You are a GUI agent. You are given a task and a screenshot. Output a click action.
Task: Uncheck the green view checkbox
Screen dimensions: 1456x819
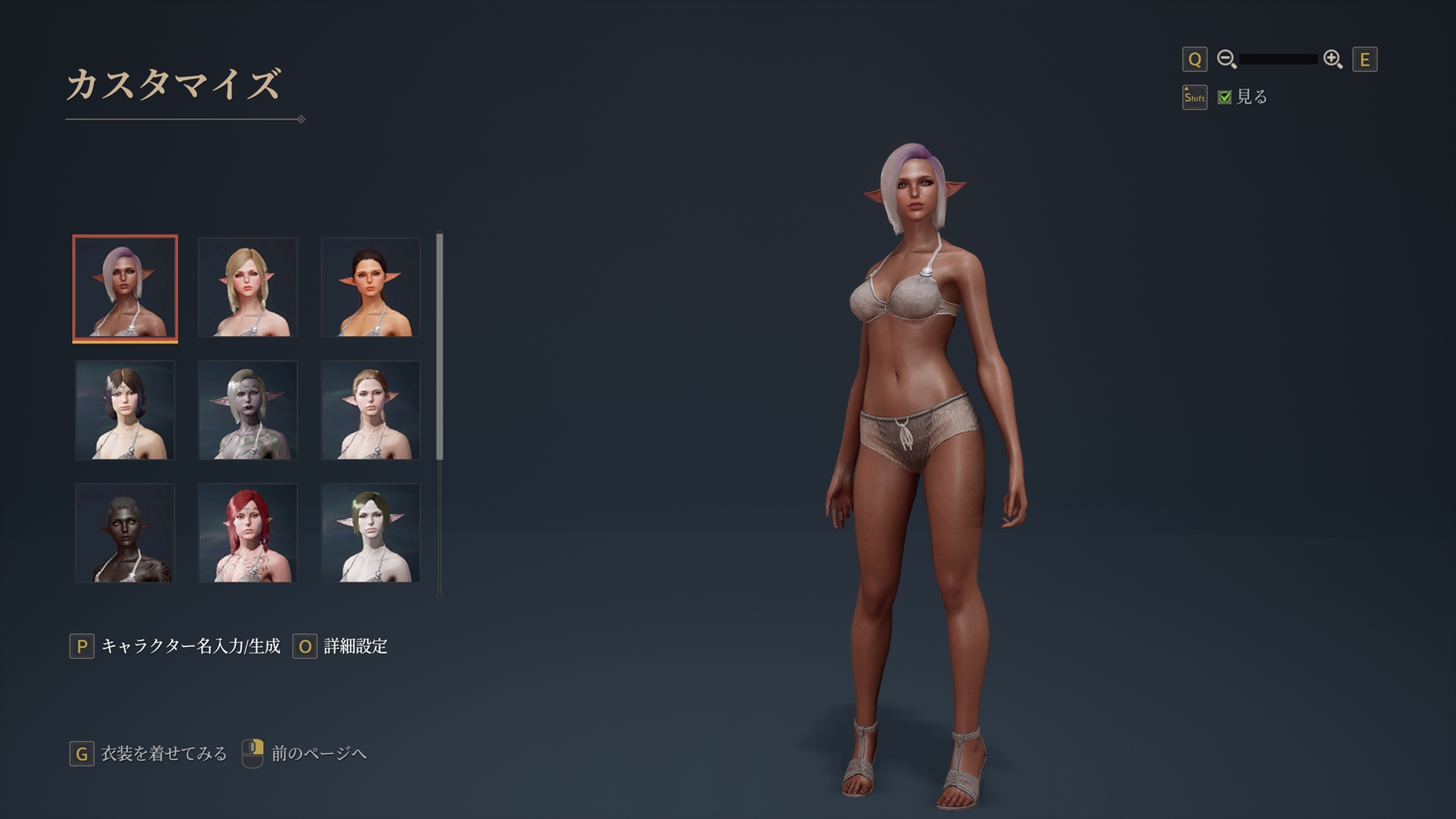coord(1226,97)
